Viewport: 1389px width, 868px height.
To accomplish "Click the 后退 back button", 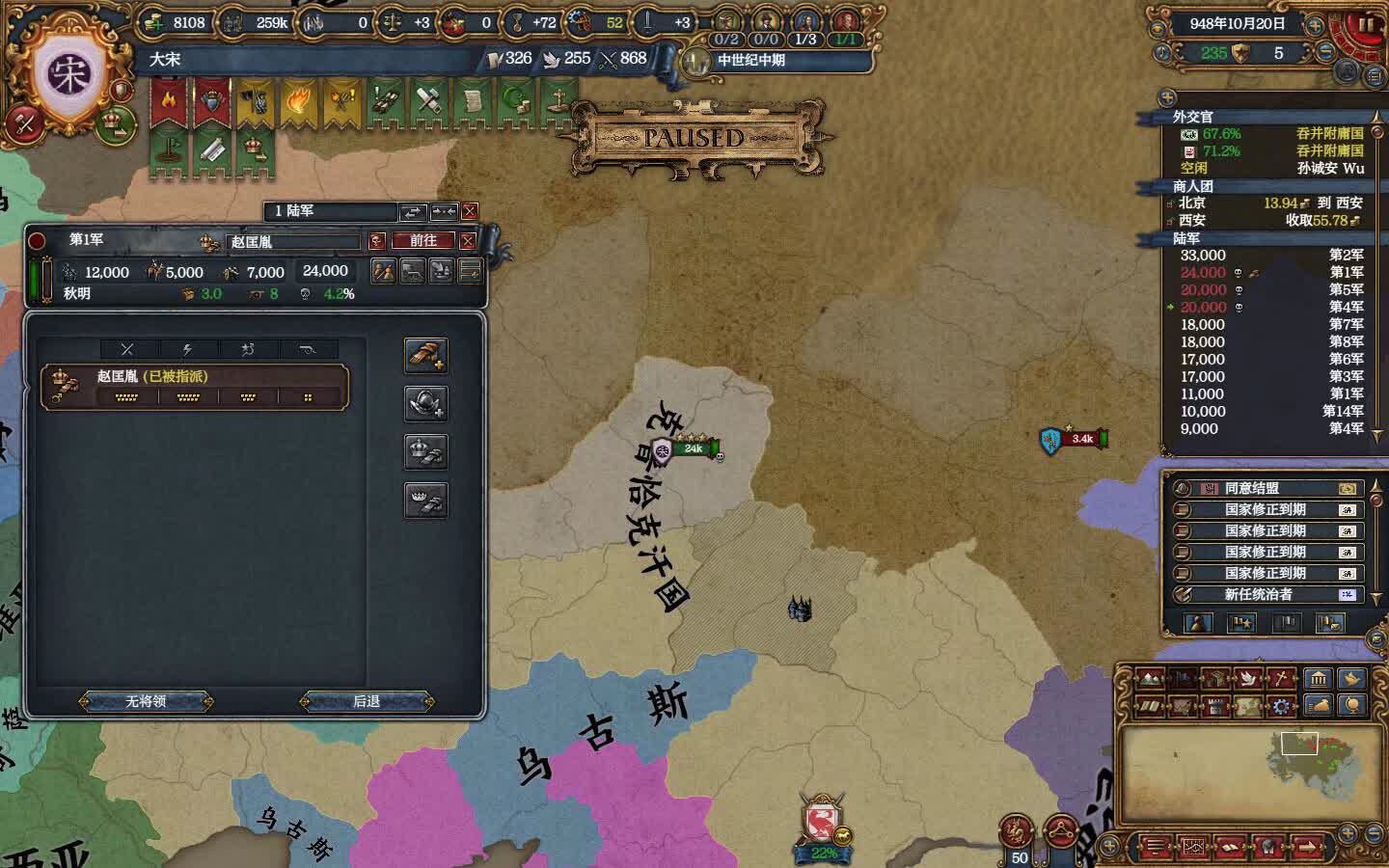I will point(367,701).
